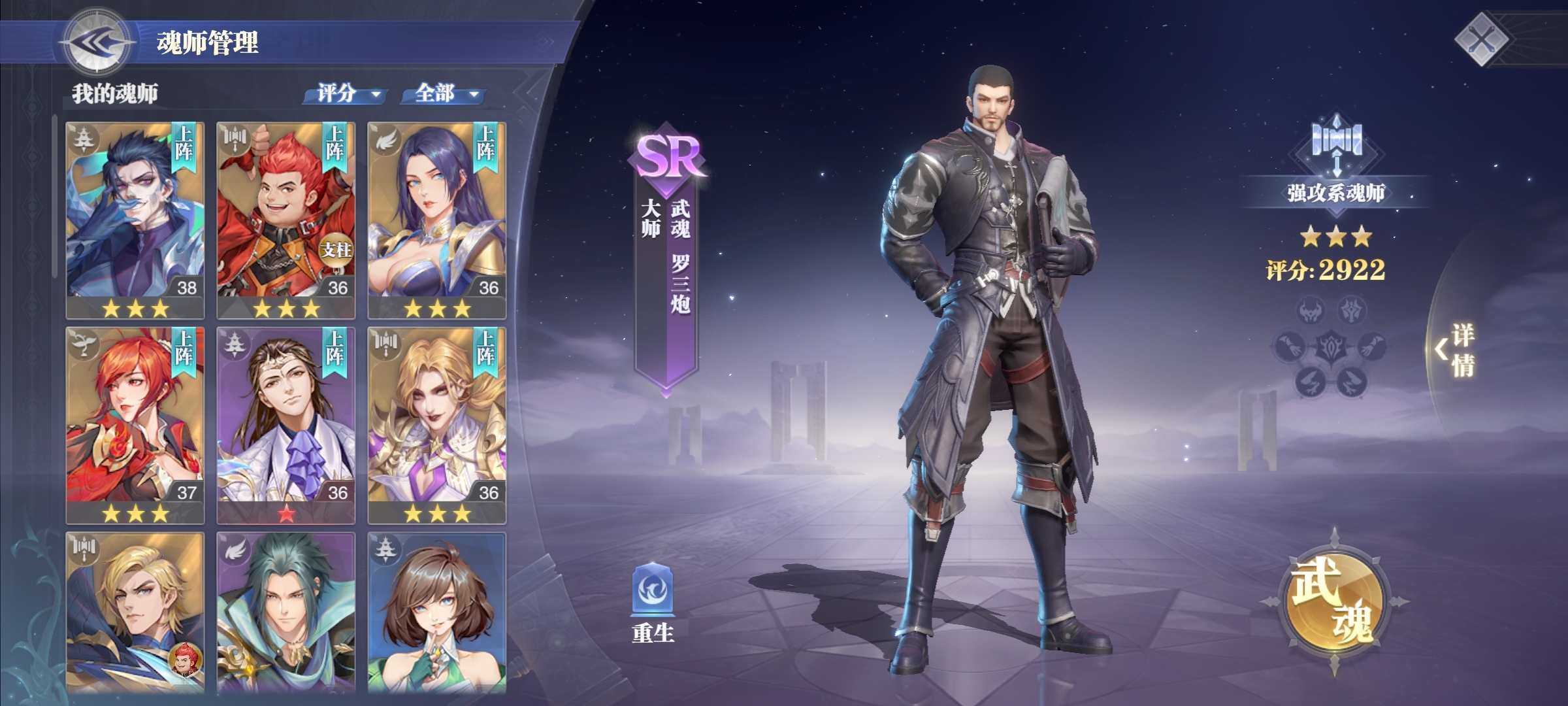Pick the brown-haired man with purple cravat card

(286, 425)
